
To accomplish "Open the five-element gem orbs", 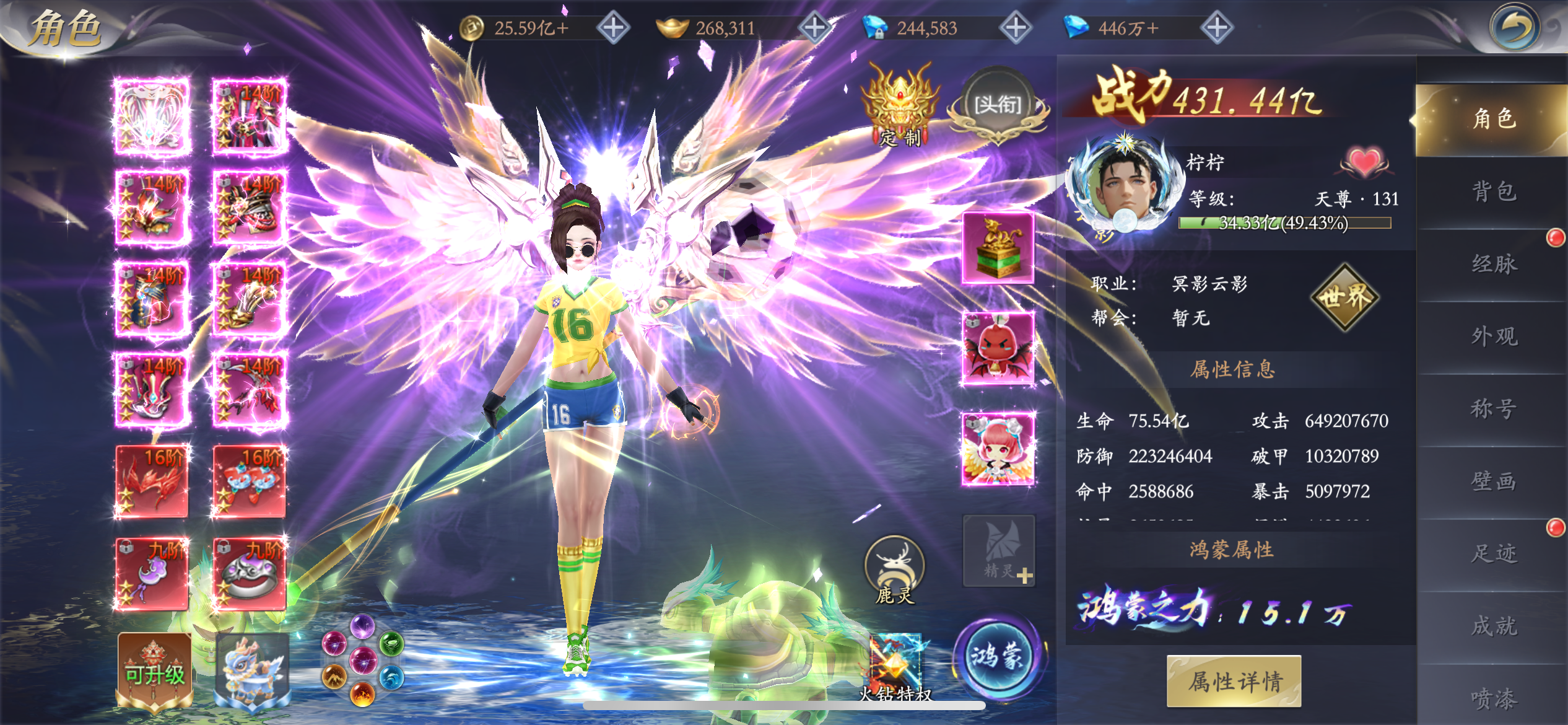I will click(x=362, y=661).
